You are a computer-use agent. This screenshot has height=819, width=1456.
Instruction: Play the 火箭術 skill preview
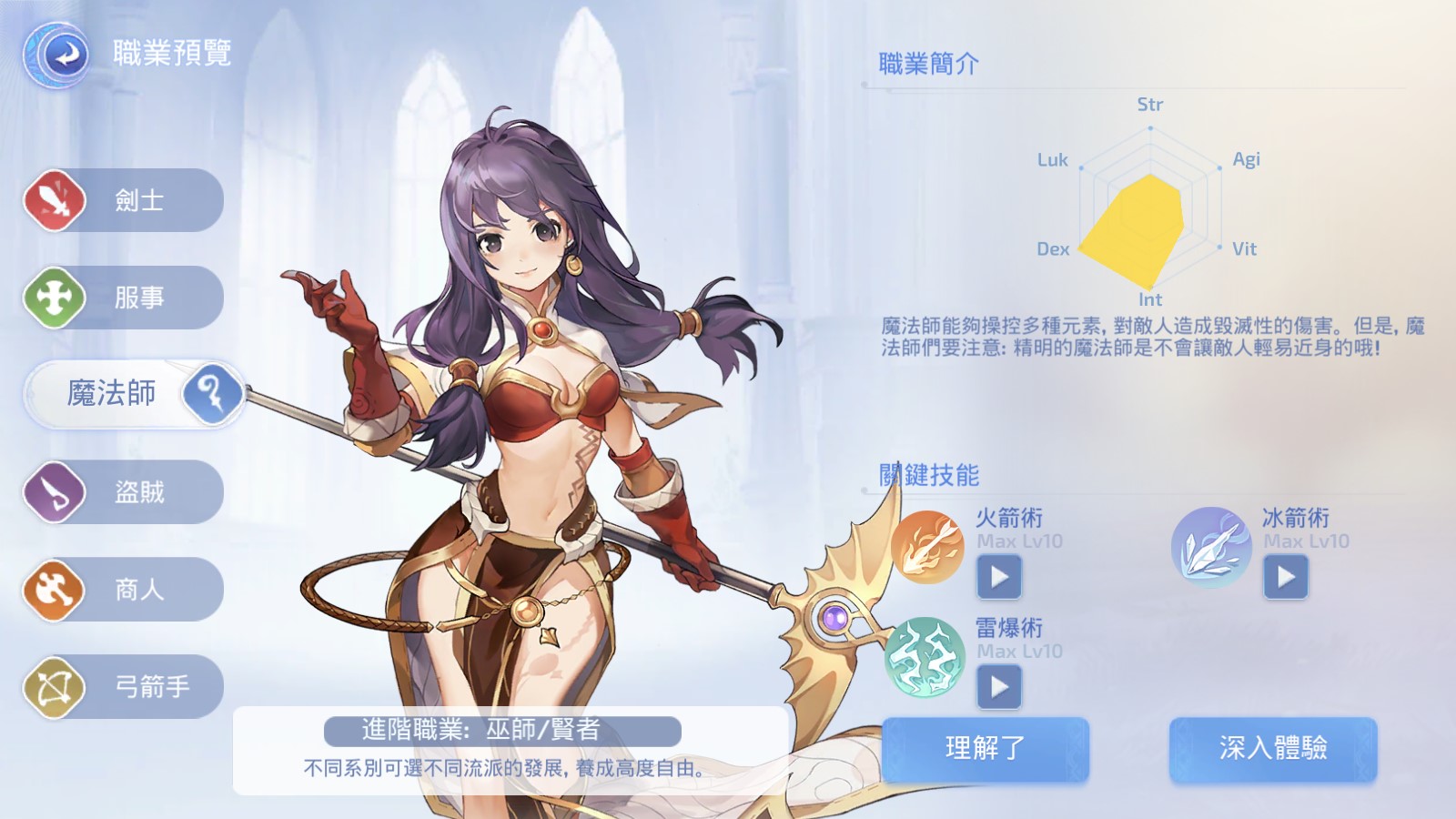point(998,577)
